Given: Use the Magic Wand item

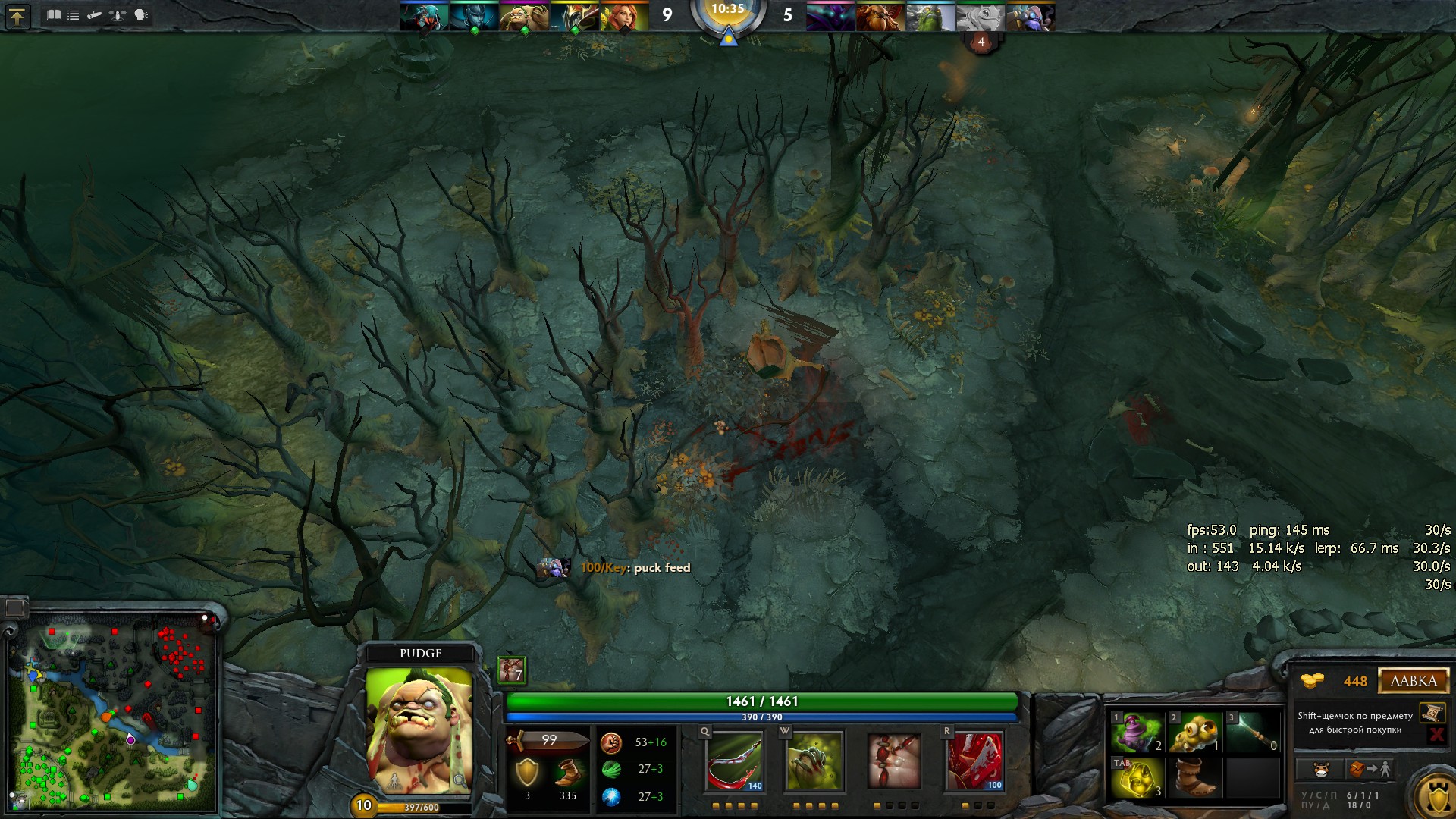Looking at the screenshot, I should [x=1252, y=733].
